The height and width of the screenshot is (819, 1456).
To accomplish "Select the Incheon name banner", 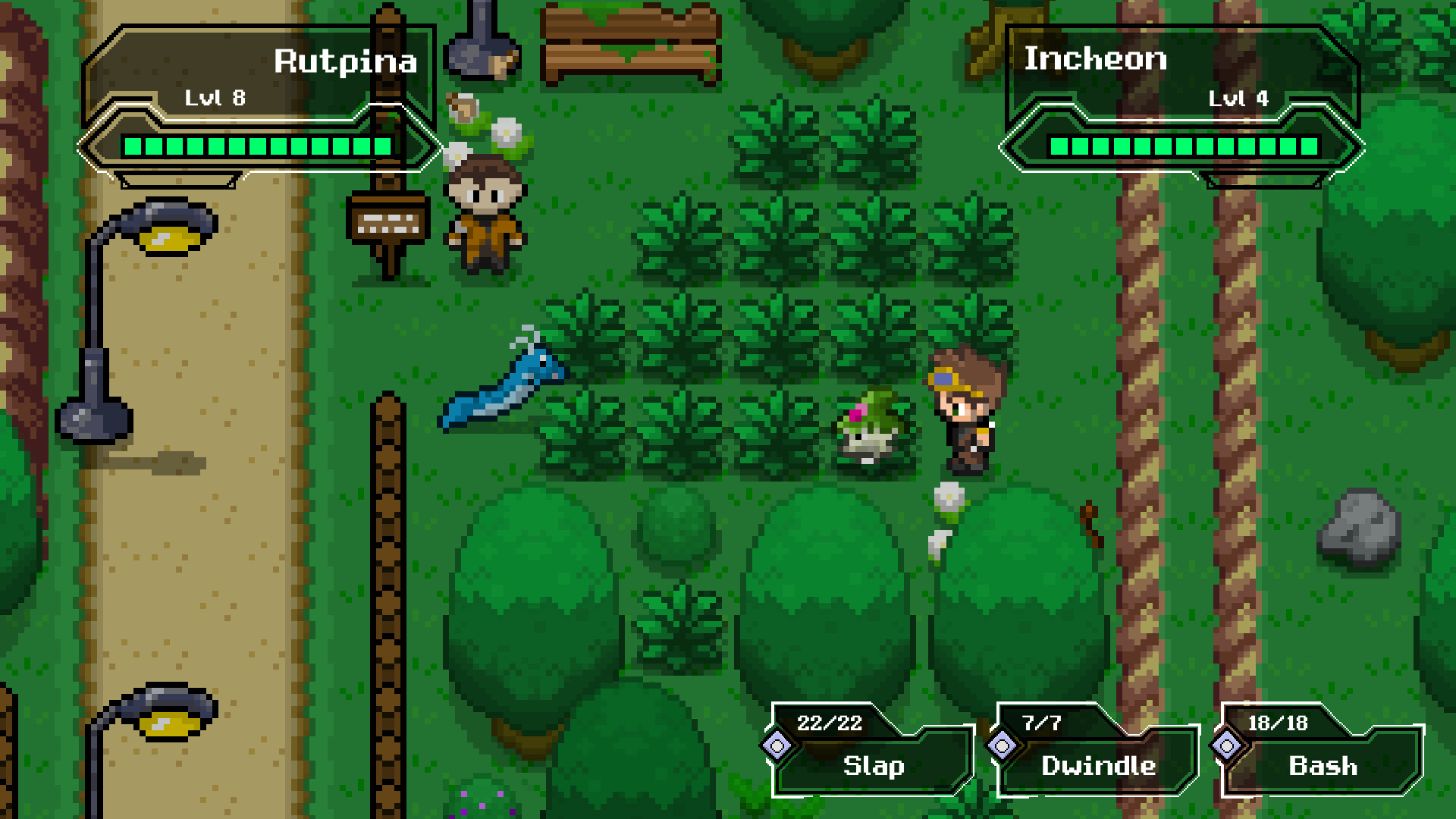I will point(1096,61).
